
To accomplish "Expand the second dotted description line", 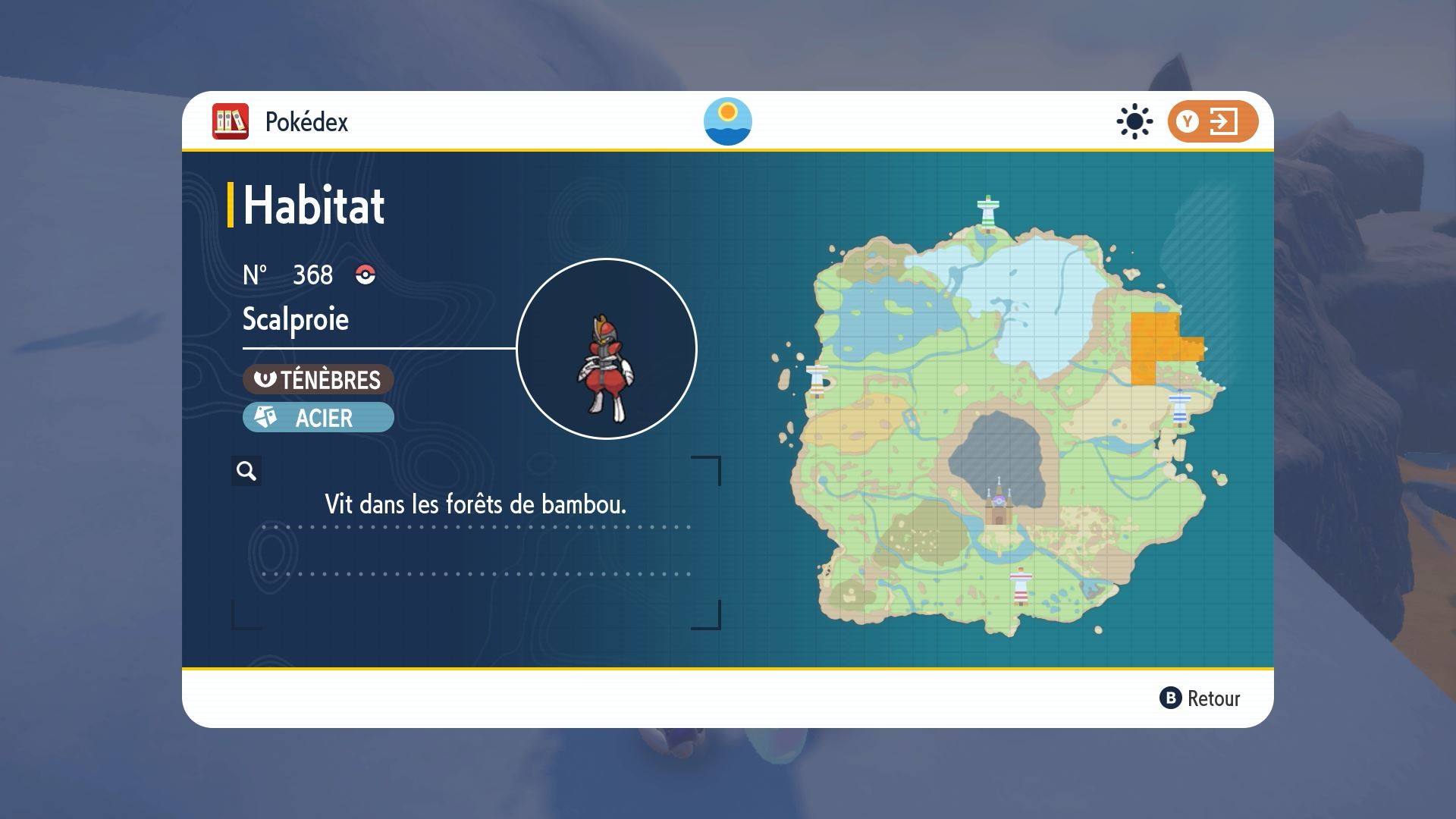I will click(475, 573).
